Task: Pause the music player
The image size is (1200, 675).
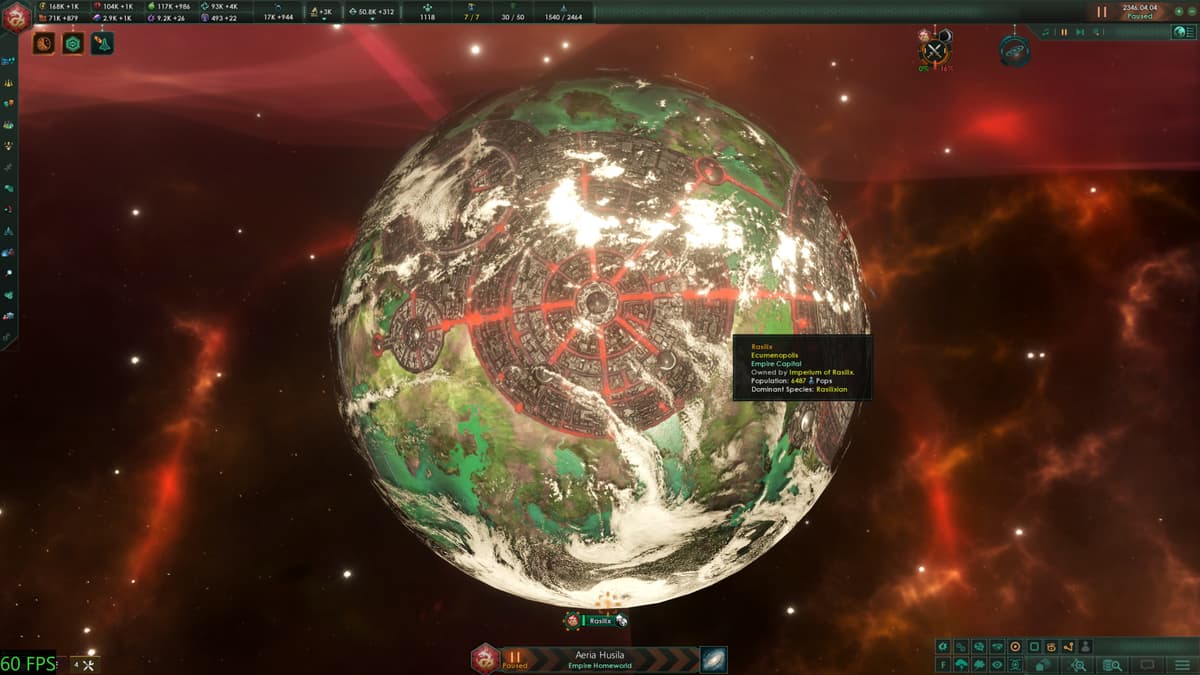Action: tap(1064, 32)
